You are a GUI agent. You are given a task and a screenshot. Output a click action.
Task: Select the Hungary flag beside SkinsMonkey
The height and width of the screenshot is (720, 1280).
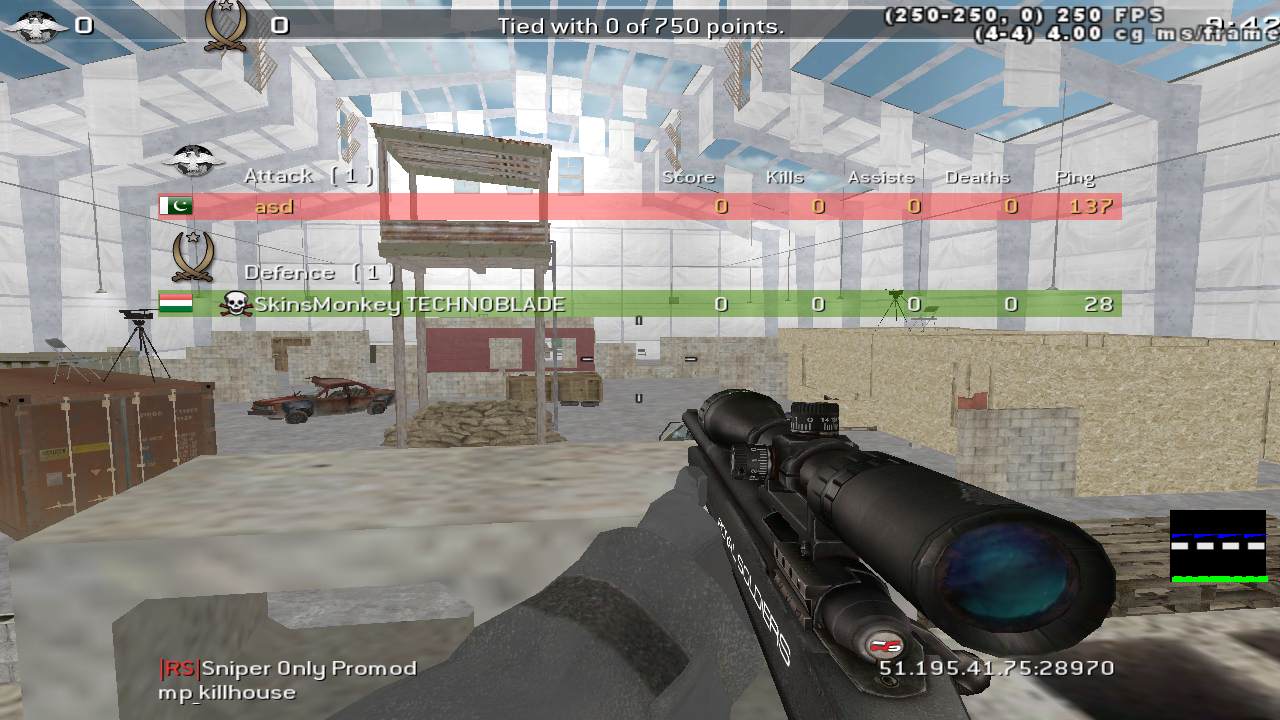(177, 304)
